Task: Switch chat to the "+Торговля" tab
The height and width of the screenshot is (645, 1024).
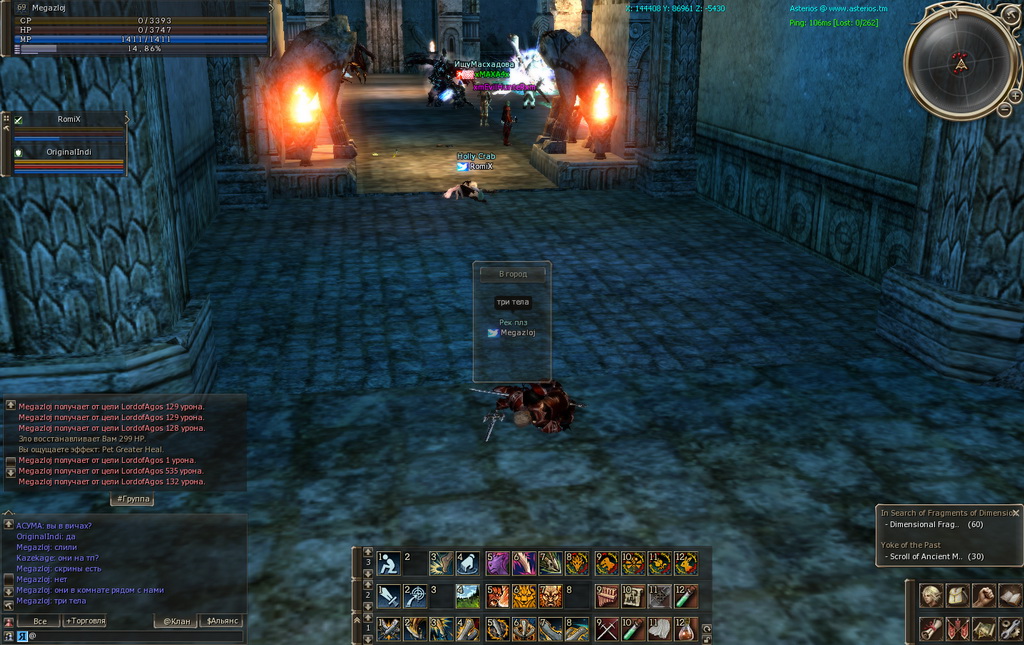Action: click(84, 621)
